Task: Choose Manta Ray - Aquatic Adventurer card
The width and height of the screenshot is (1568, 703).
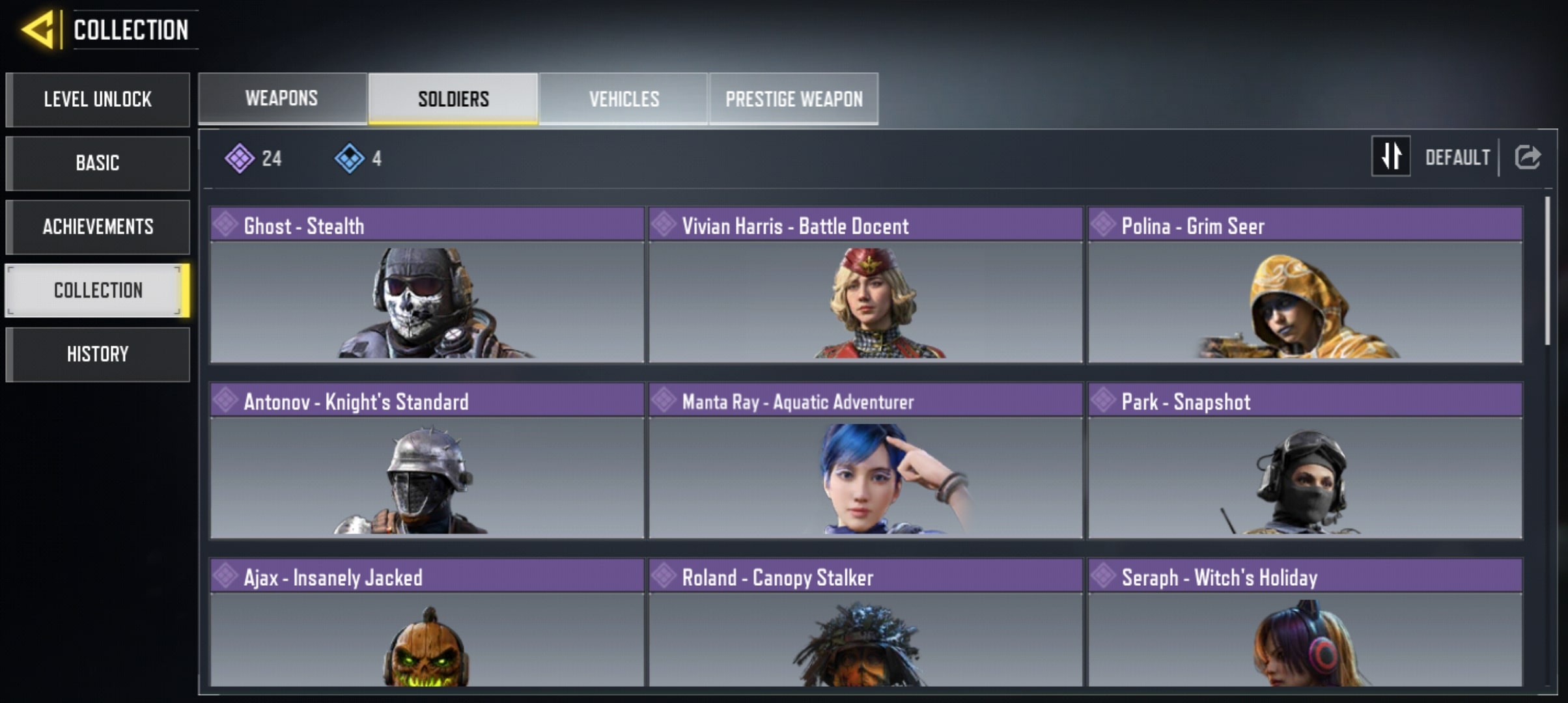Action: [x=865, y=461]
